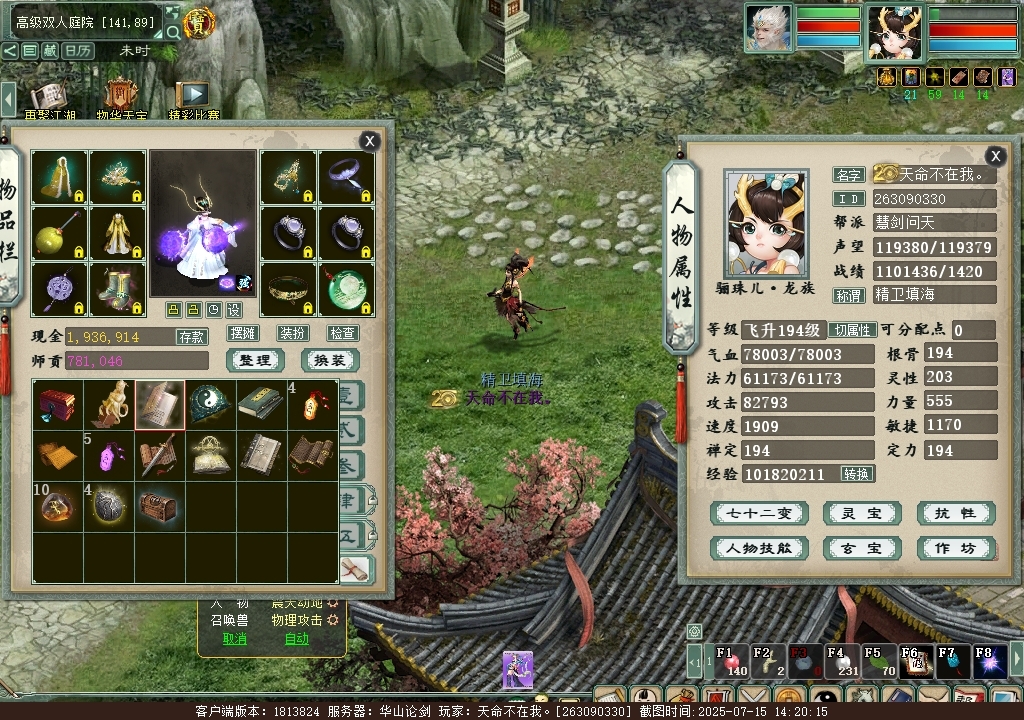The image size is (1024, 720).
Task: Toggle attributes with 切属性 button
Action: pos(853,330)
